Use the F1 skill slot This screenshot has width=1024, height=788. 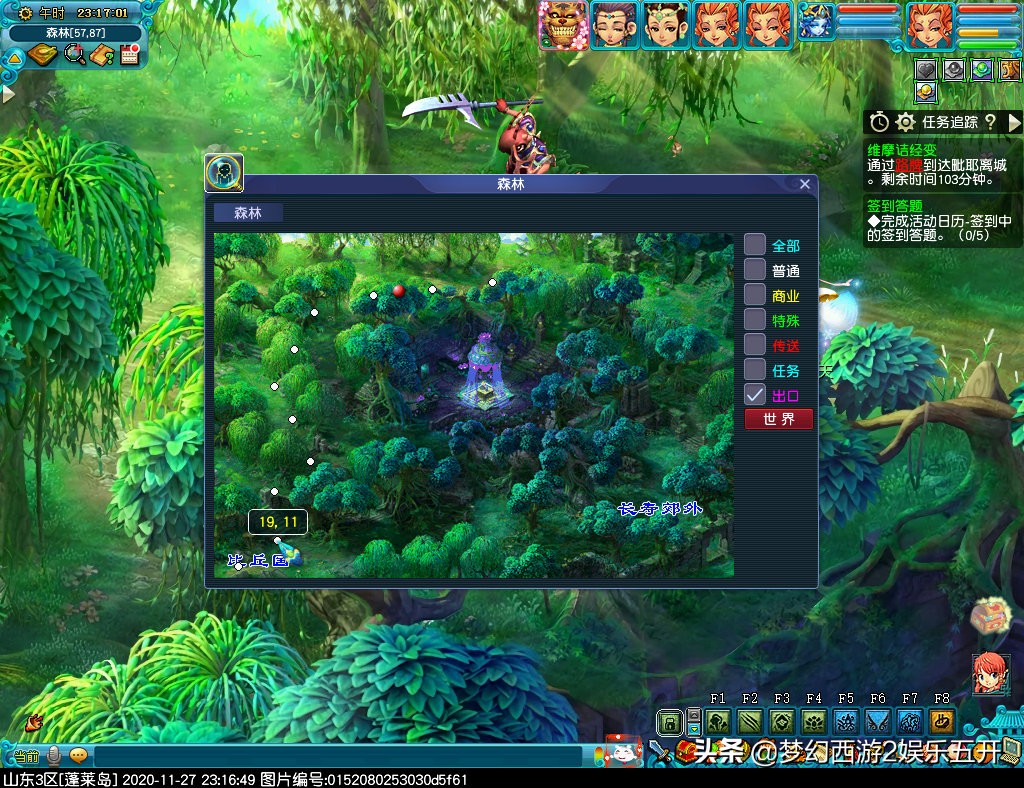718,721
